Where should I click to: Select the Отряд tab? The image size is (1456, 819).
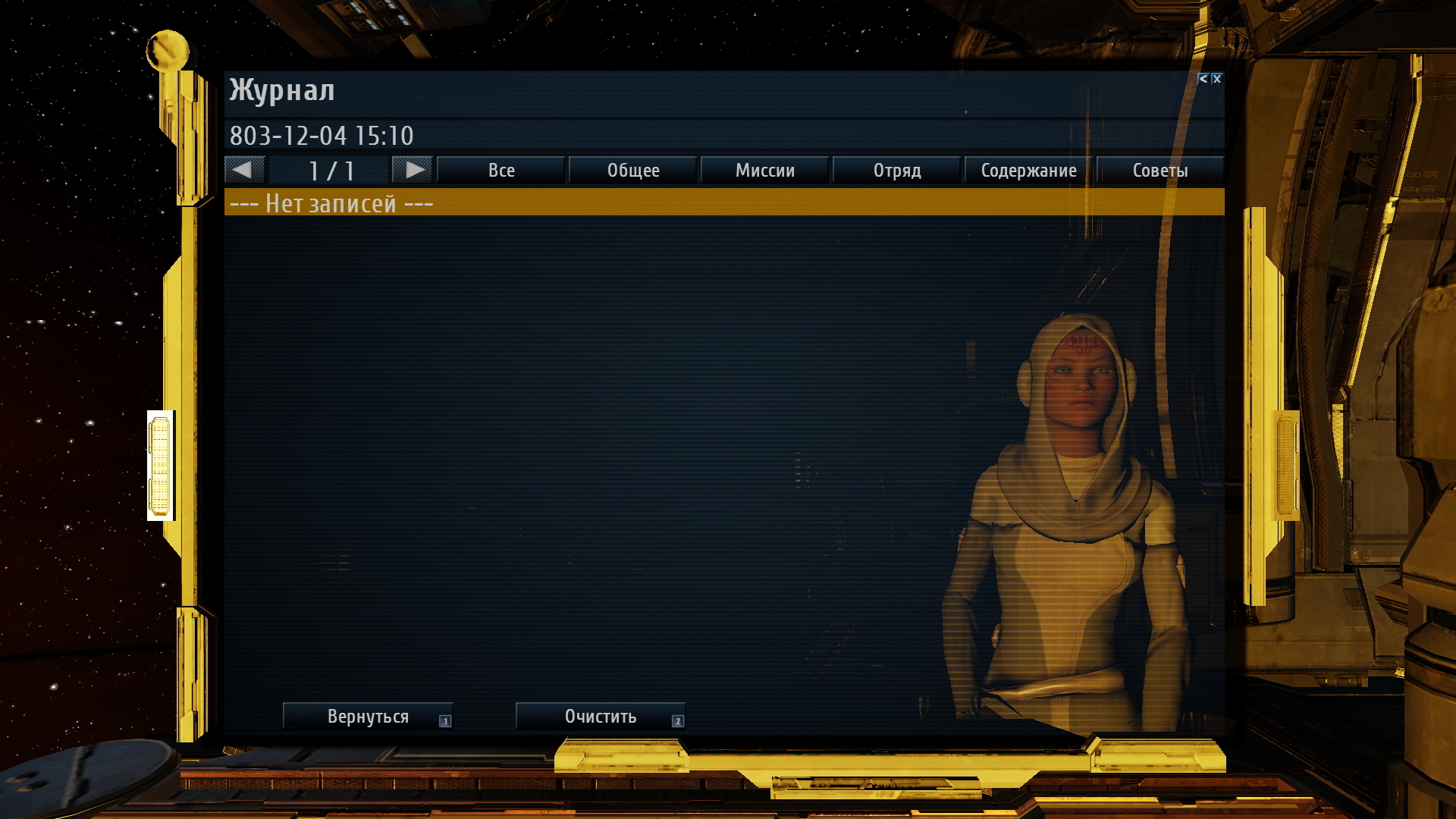coord(897,171)
